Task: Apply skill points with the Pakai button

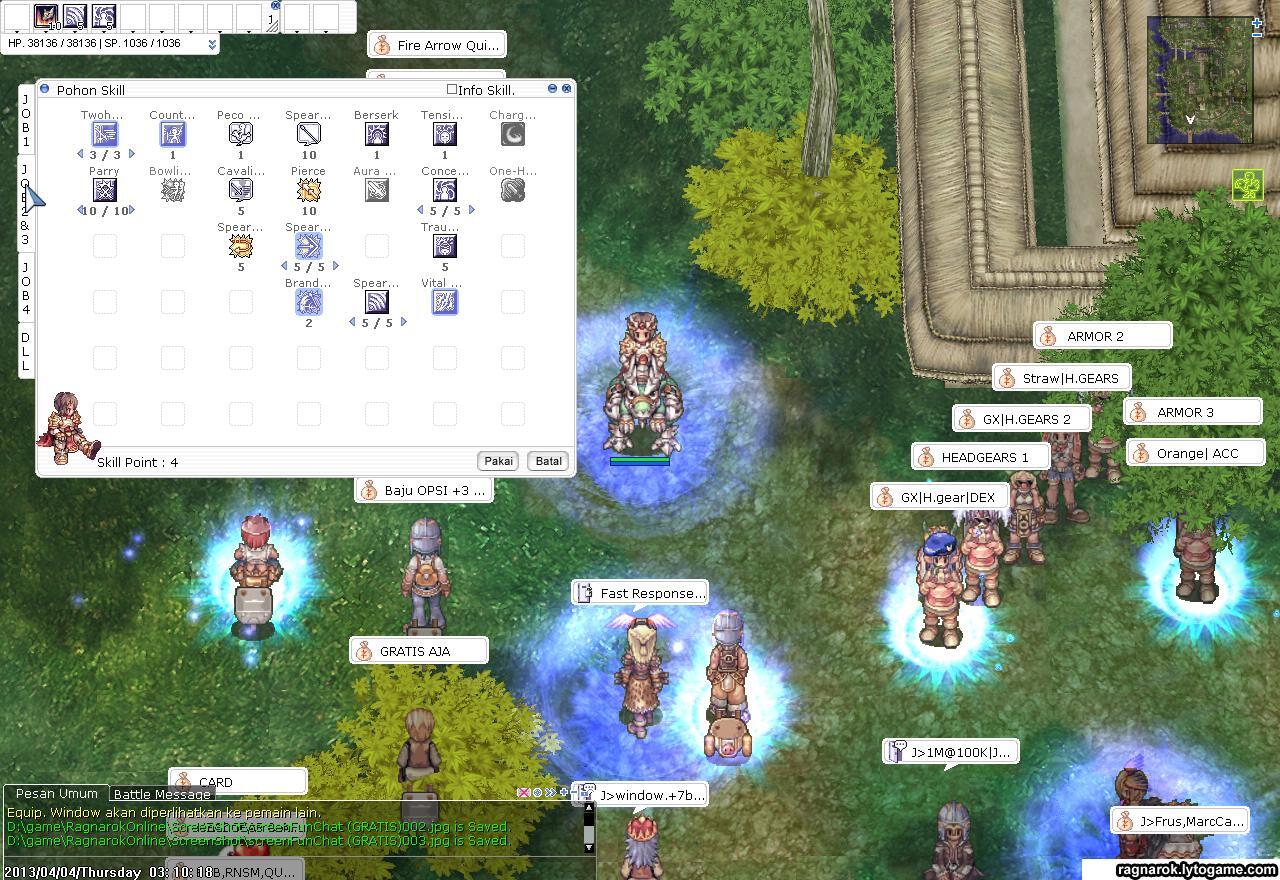Action: 498,461
